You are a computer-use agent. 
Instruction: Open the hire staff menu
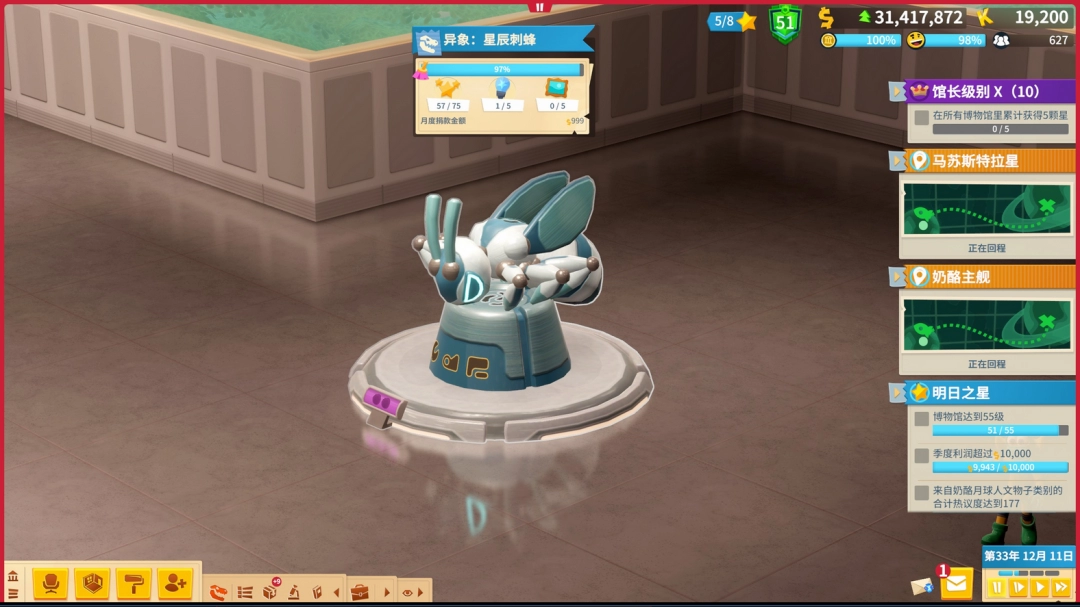(174, 582)
